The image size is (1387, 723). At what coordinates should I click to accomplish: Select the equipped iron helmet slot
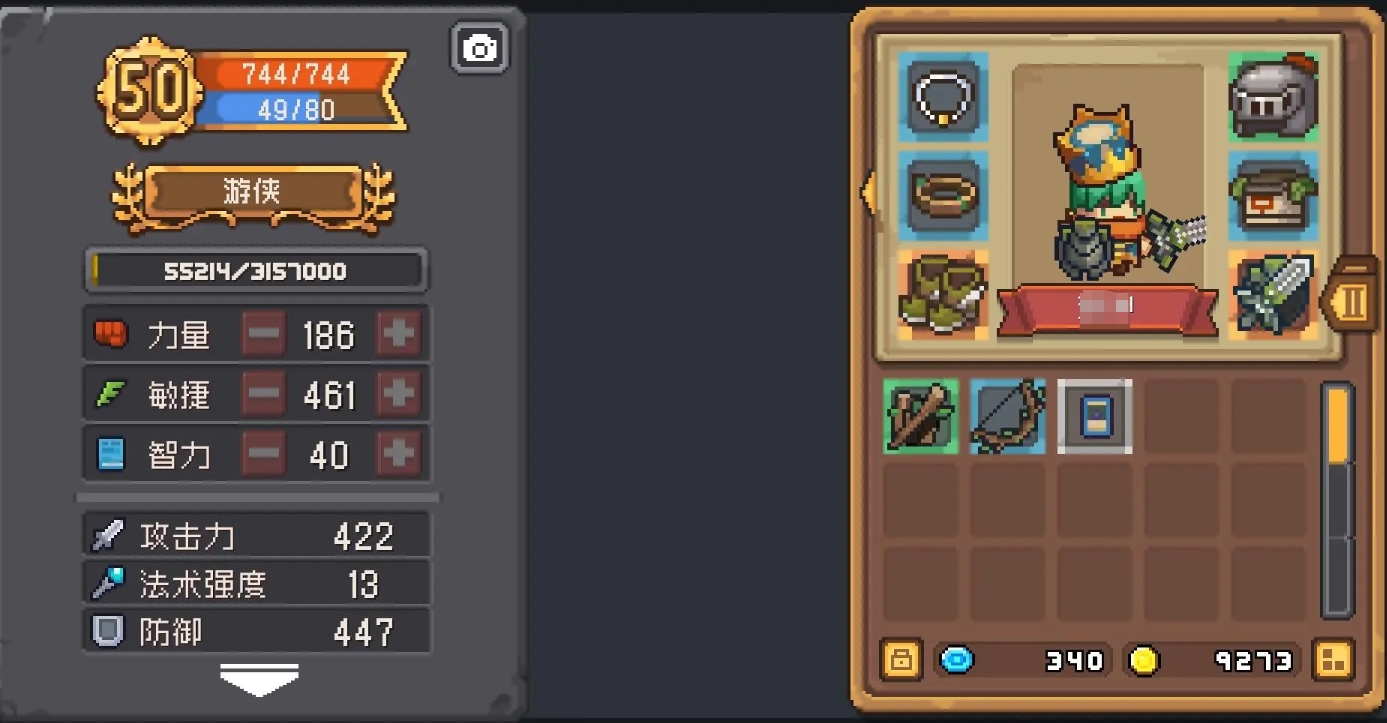1273,97
